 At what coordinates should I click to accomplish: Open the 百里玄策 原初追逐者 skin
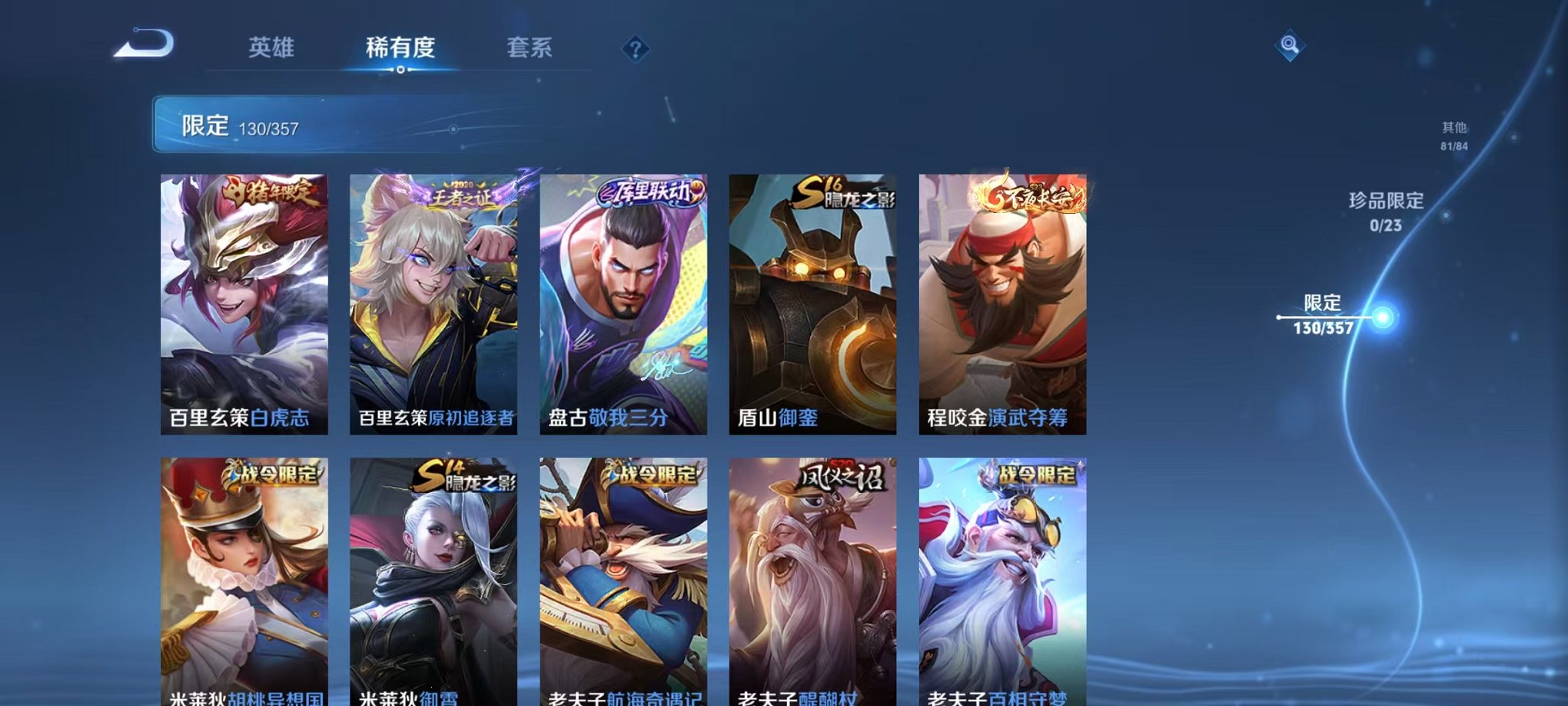pyautogui.click(x=434, y=300)
